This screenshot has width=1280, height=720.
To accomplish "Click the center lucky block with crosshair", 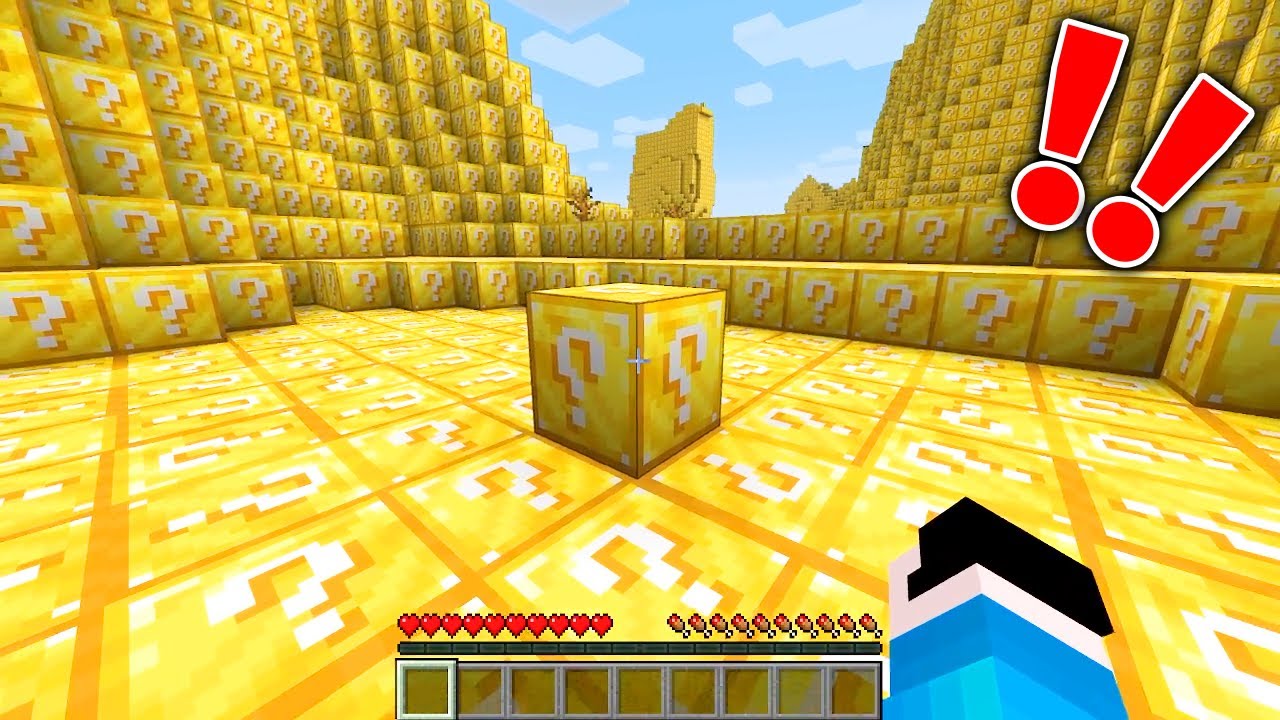I will point(628,380).
